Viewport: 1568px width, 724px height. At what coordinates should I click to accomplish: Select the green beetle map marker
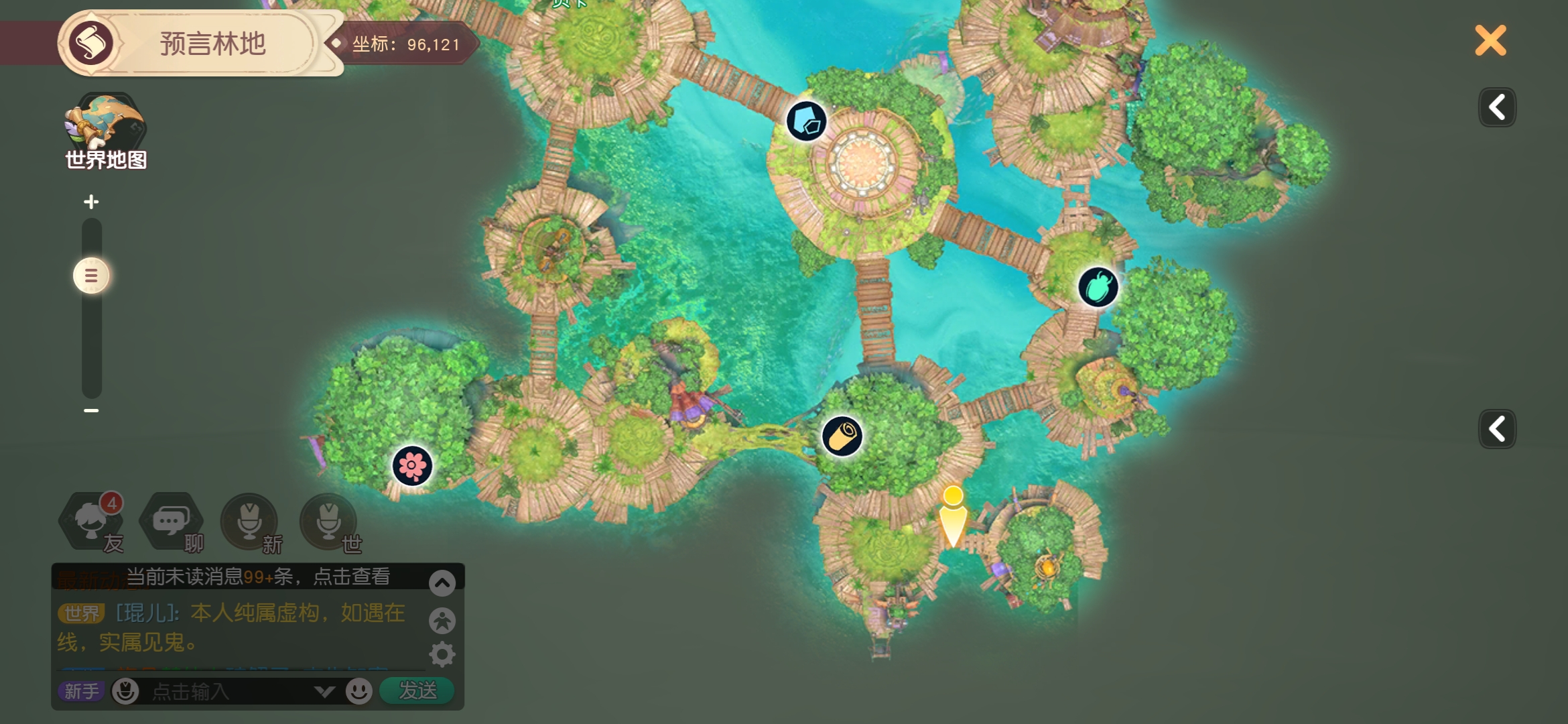pos(1098,288)
